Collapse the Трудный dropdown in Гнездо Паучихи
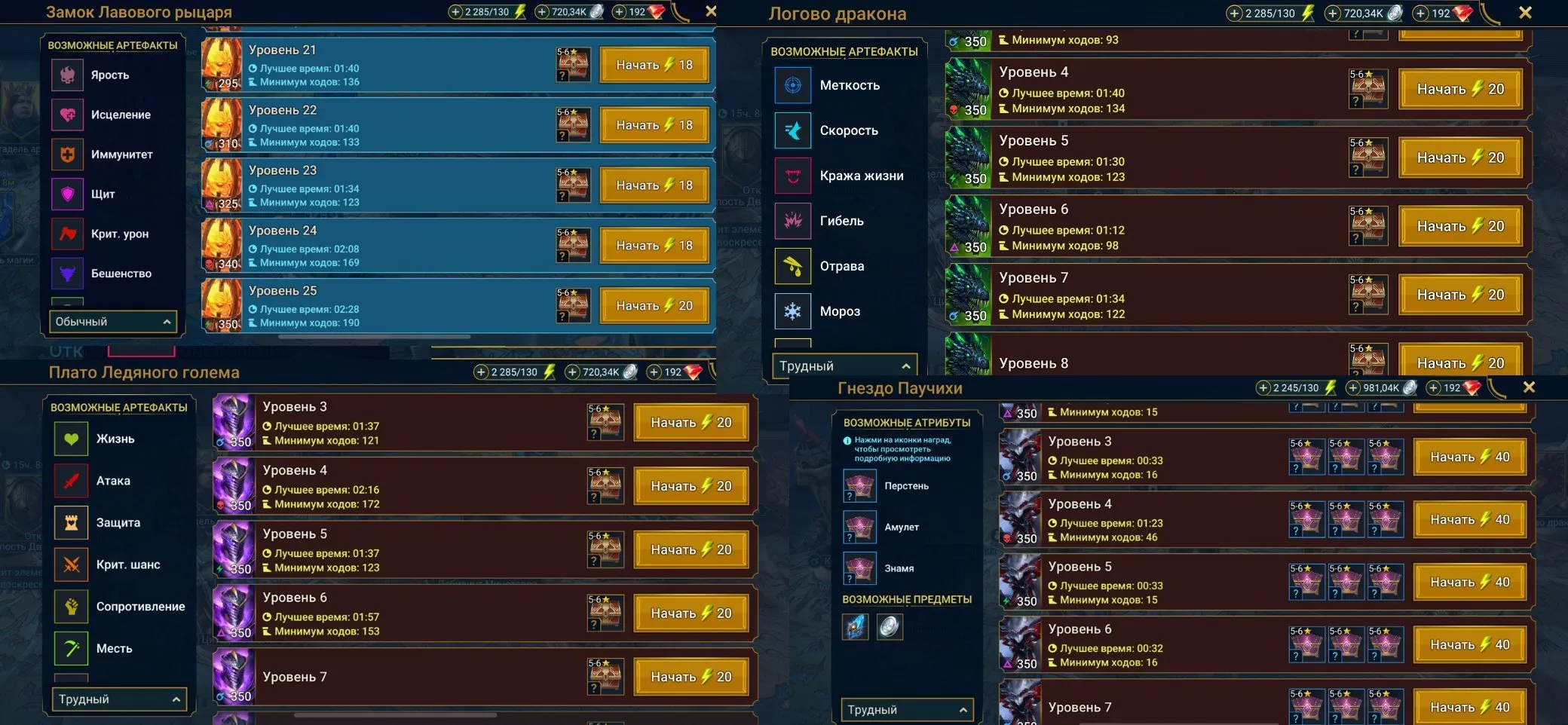The width and height of the screenshot is (1568, 725). pos(907,709)
